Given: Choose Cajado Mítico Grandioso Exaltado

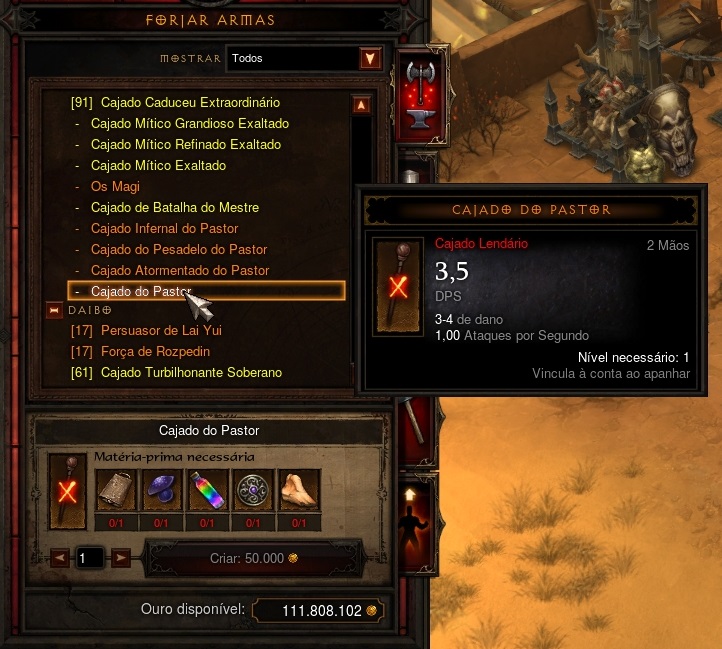Looking at the screenshot, I should pyautogui.click(x=189, y=124).
